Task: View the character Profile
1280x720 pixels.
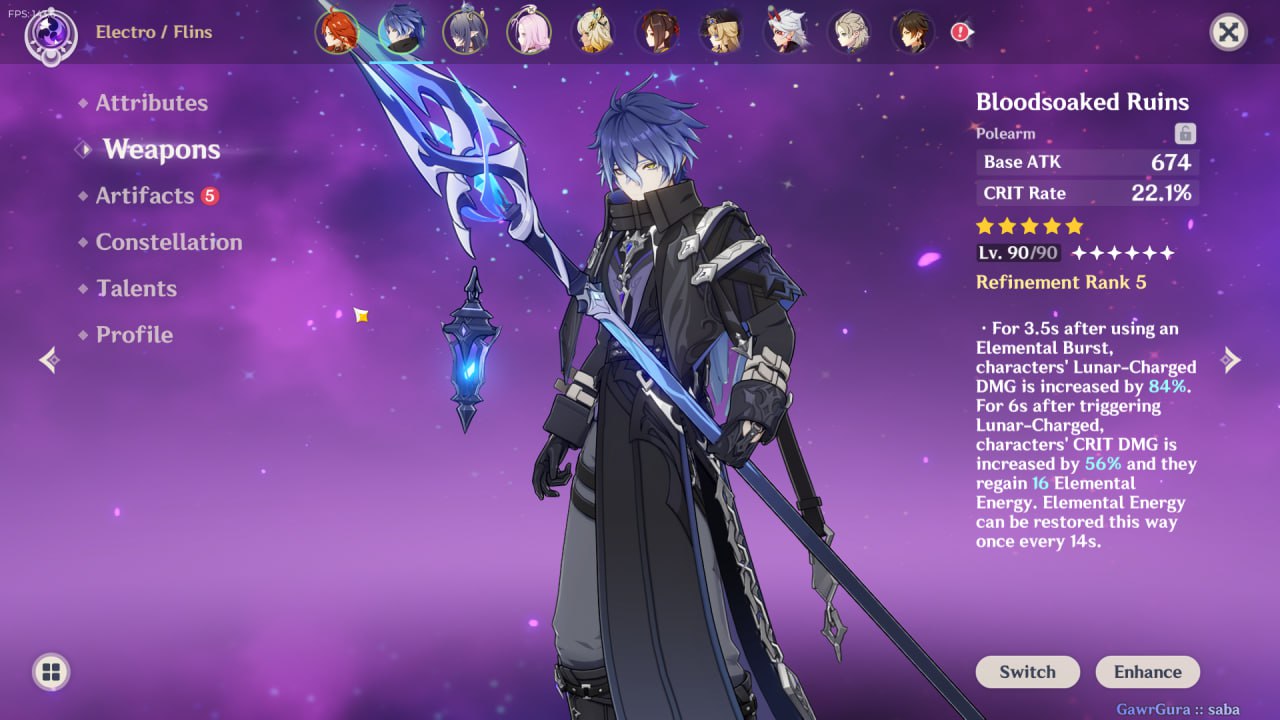Action: tap(134, 335)
